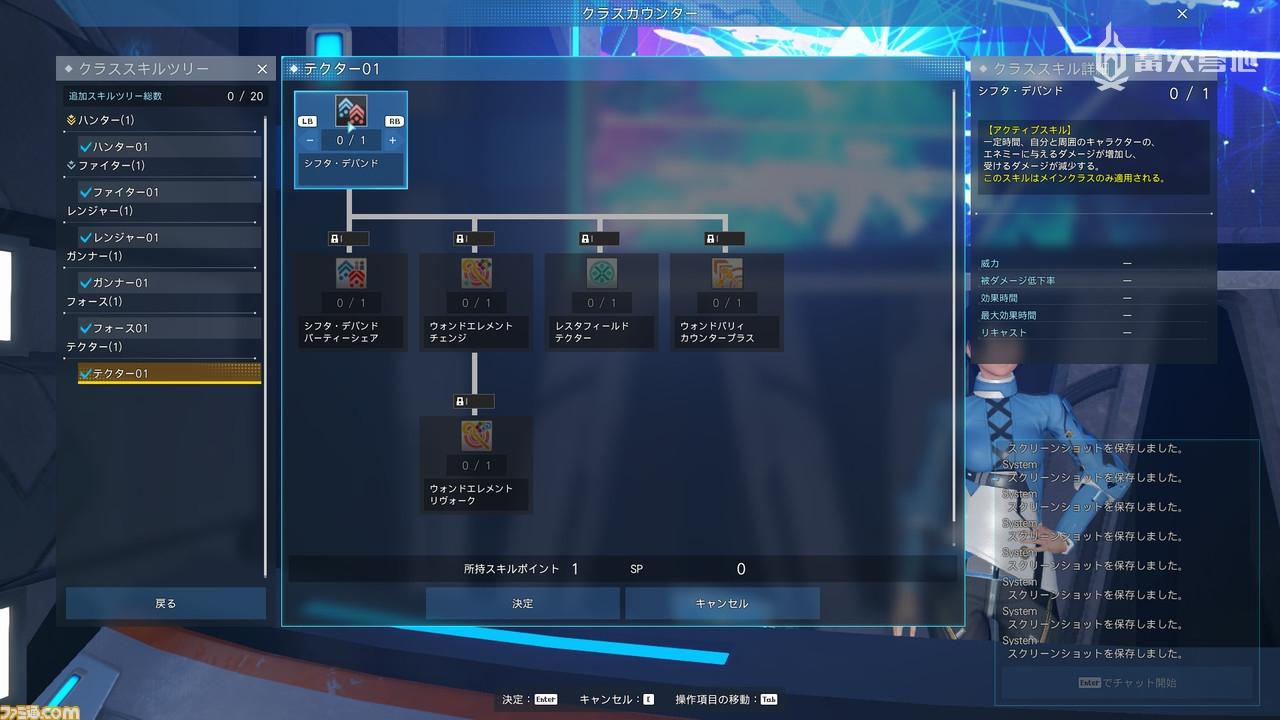Viewport: 1280px width, 720px height.
Task: Collapse the ハンター(1) section with its chevron
Action: 70,120
